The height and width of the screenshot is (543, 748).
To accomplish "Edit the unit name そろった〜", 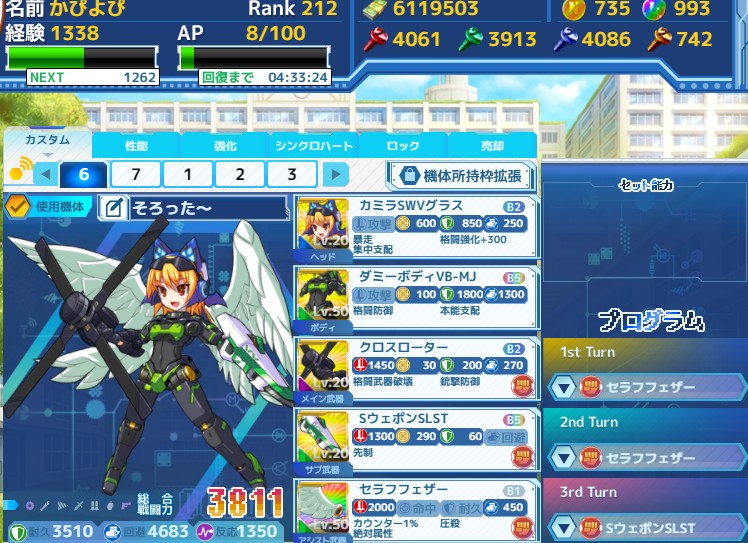I will (x=114, y=208).
